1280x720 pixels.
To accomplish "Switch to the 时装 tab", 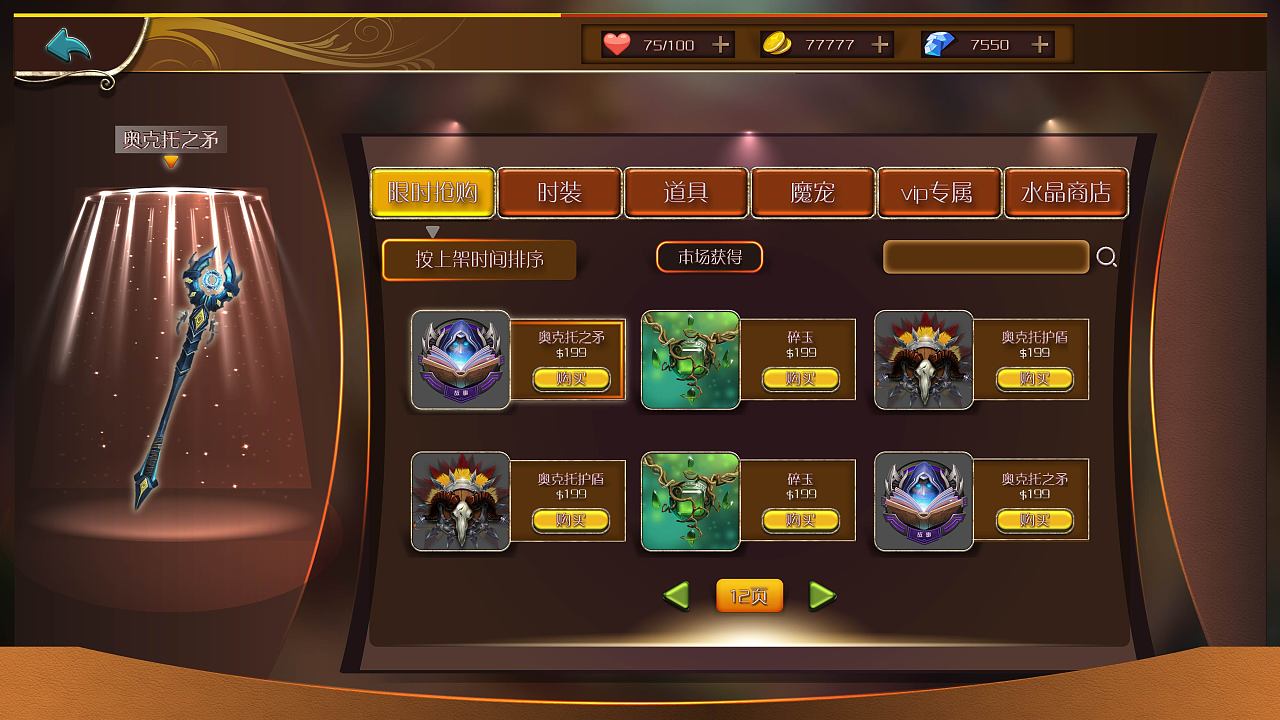I will [560, 193].
